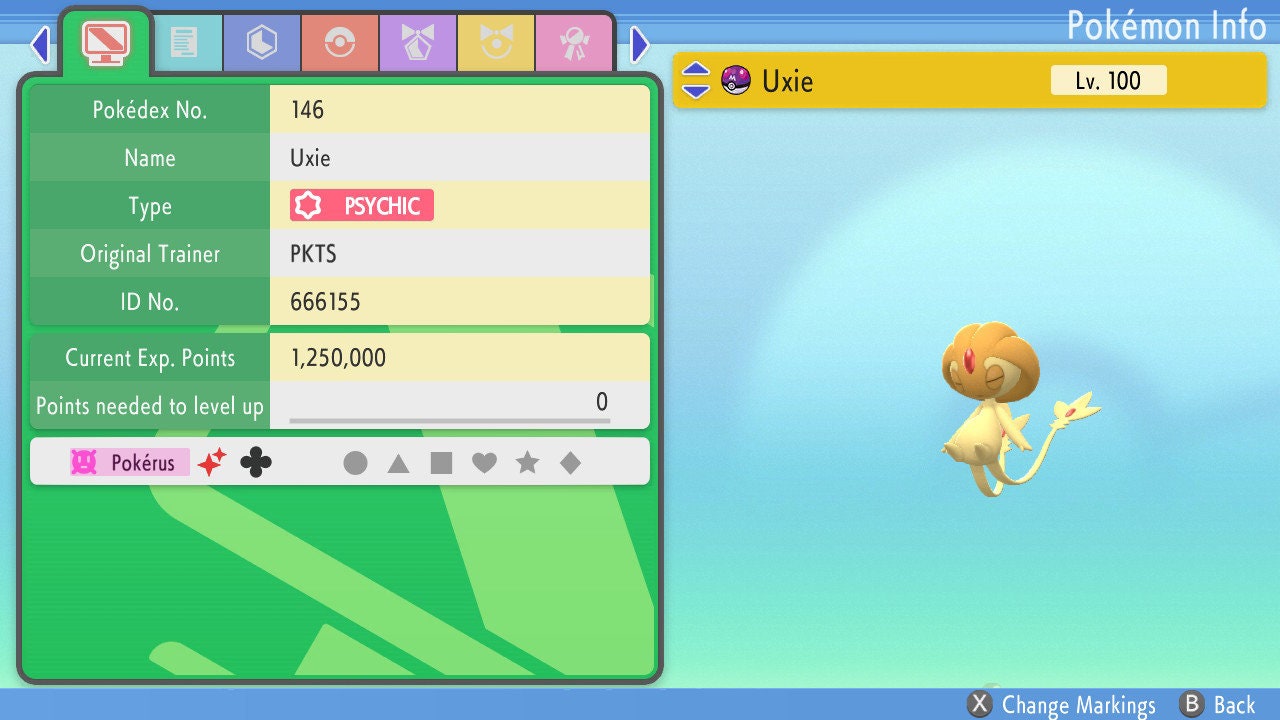Screen dimensions: 1280x720
Task: Select the red Poké Ball moves tab
Action: (x=339, y=42)
